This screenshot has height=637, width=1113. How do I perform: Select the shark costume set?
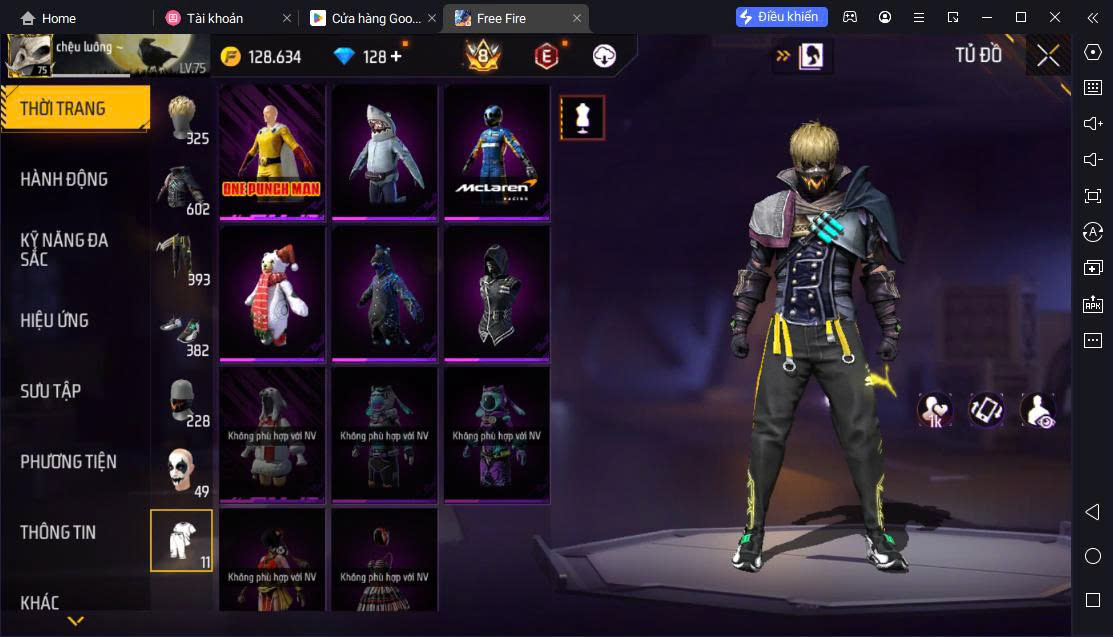pos(385,151)
